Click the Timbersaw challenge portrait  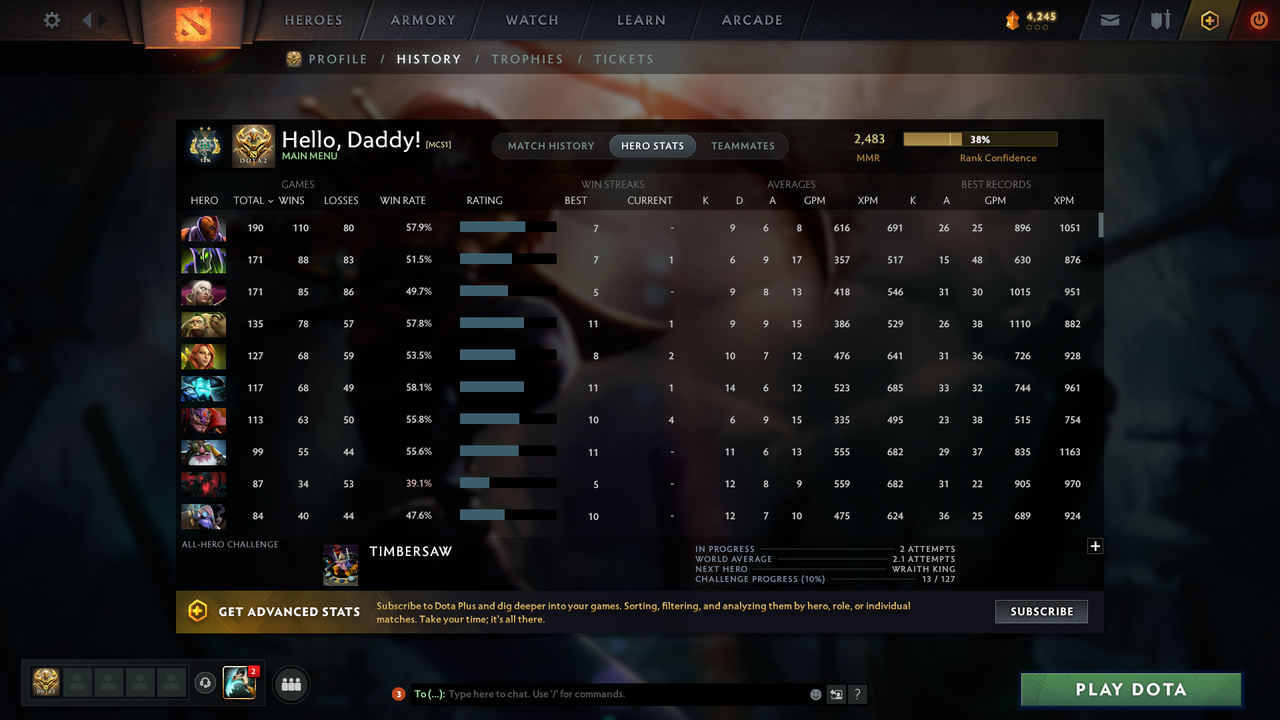[340, 564]
